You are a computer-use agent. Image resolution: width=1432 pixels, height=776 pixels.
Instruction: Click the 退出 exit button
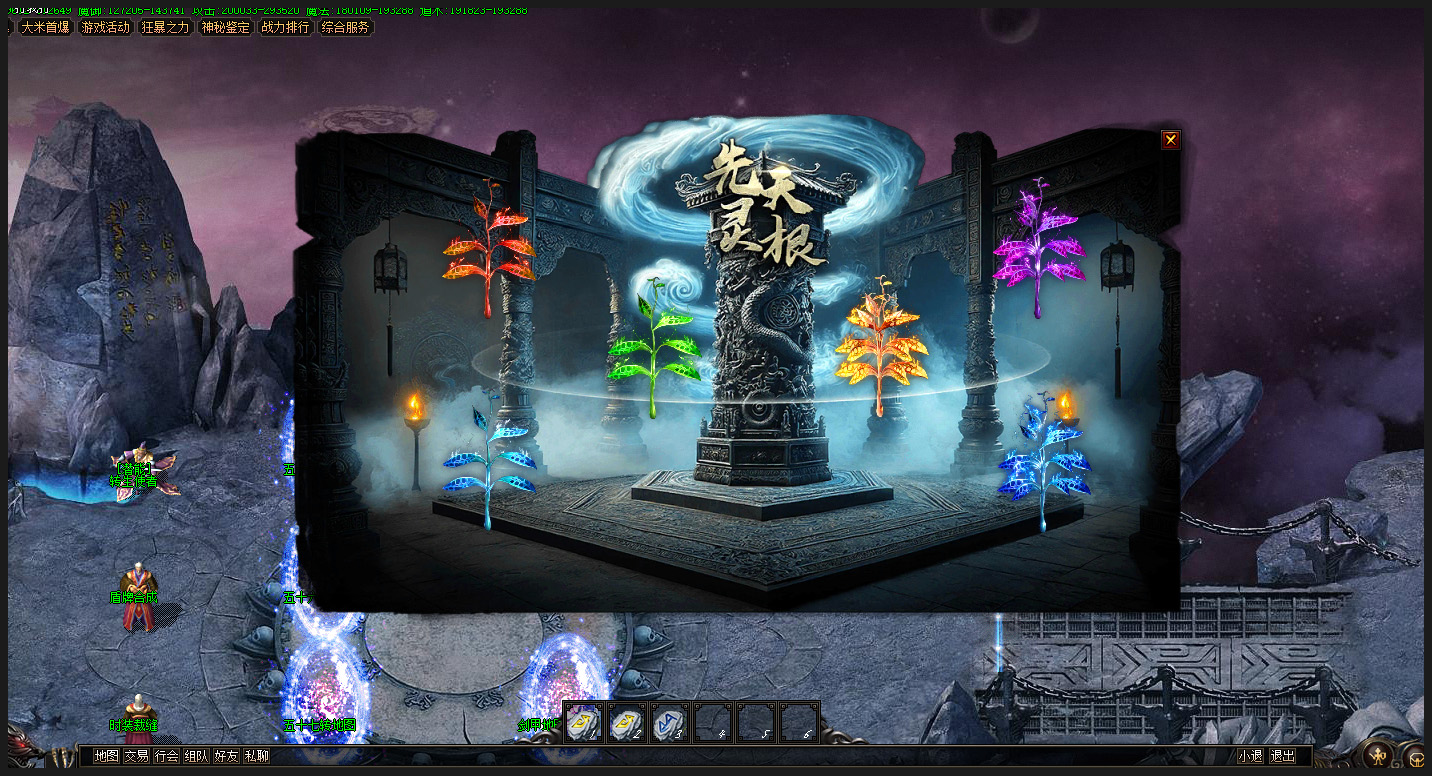click(x=1282, y=756)
